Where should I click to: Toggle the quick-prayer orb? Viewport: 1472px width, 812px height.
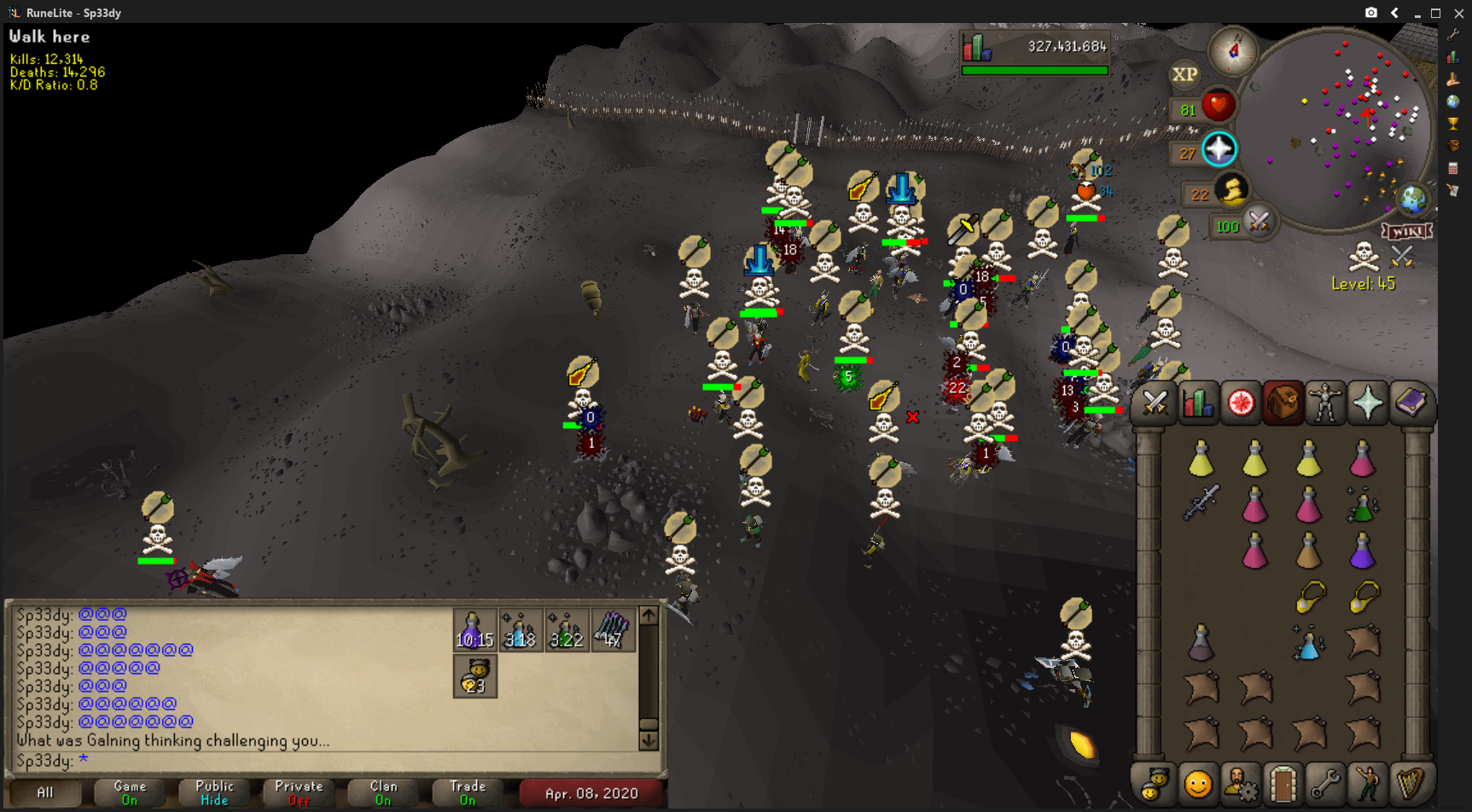point(1219,149)
